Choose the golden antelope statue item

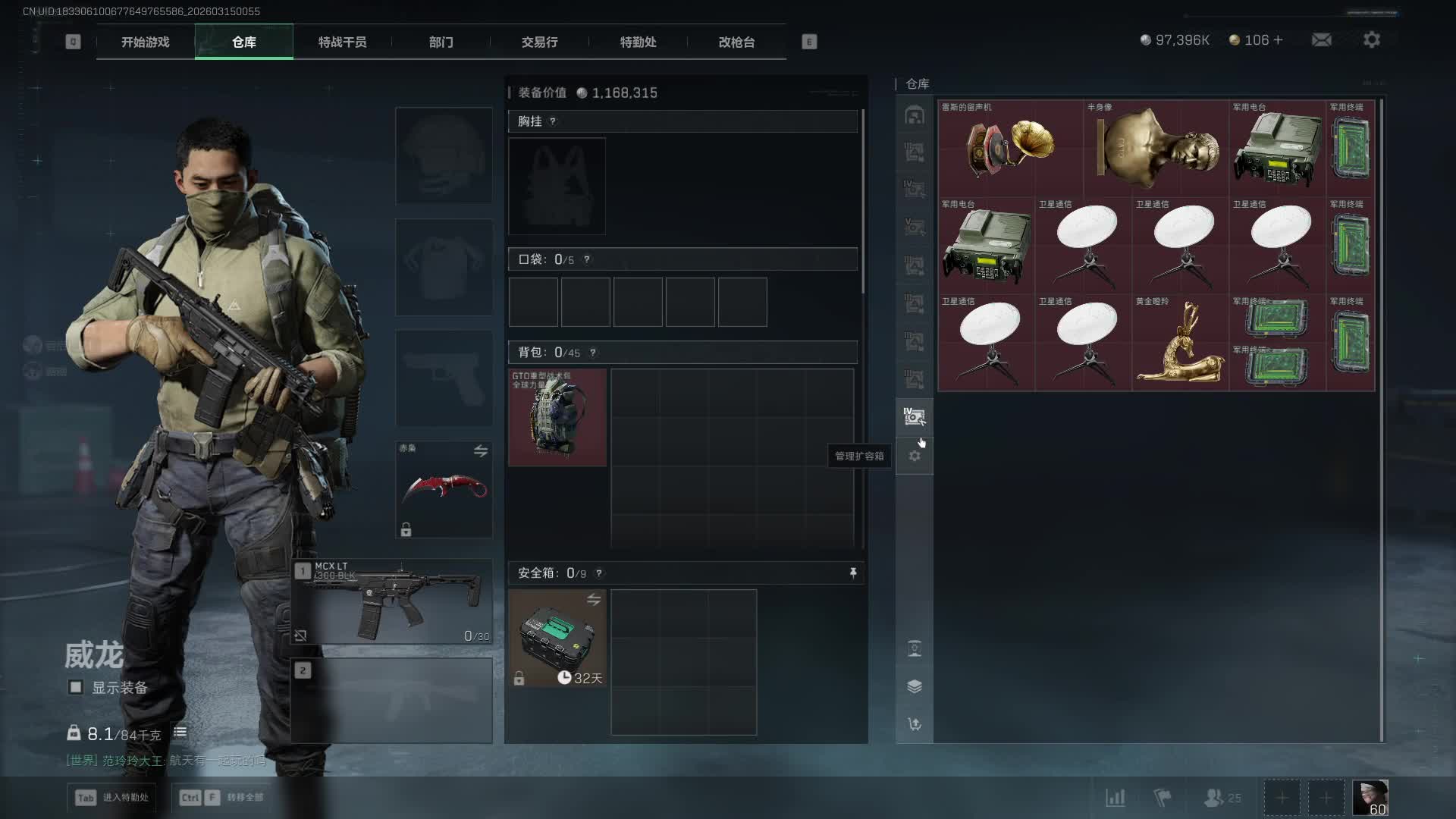[1180, 343]
